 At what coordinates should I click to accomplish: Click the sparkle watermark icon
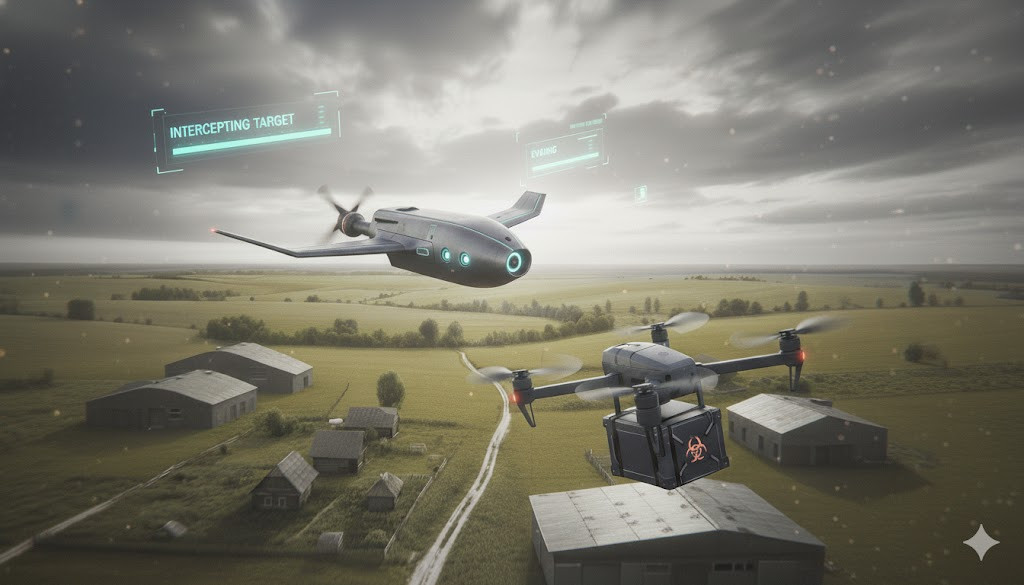pos(979,542)
